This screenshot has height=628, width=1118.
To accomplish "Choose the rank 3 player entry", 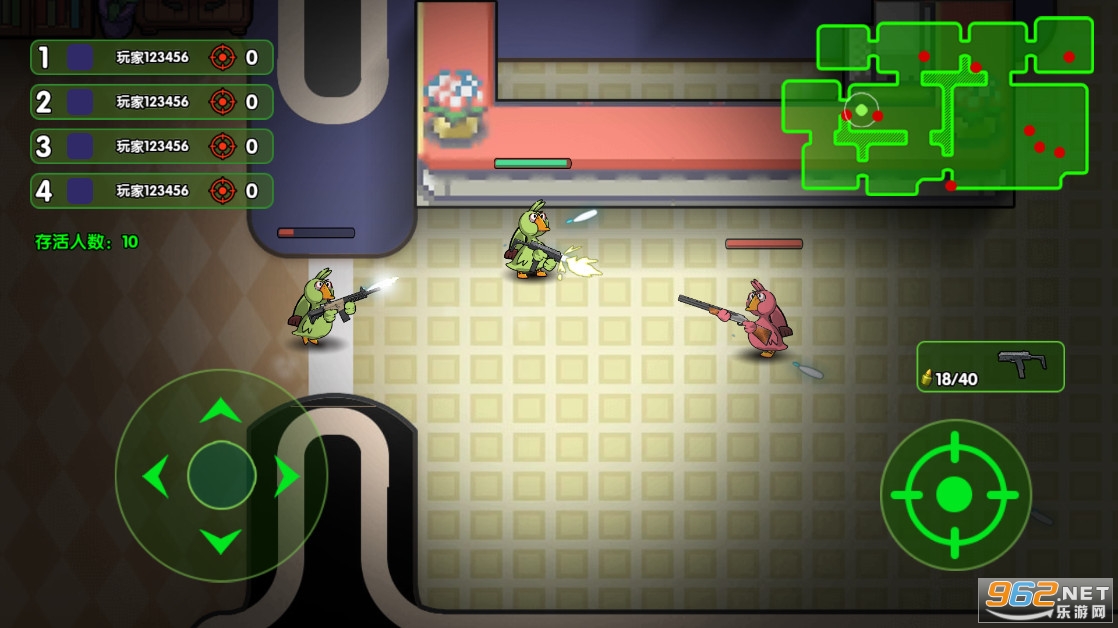I will (152, 146).
